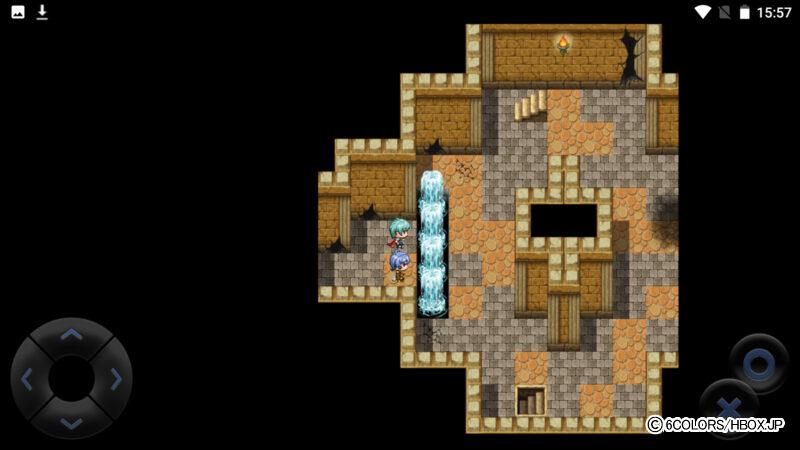Viewport: 800px width, 450px height.
Task: Tap the blue circle confirm button
Action: pos(758,362)
